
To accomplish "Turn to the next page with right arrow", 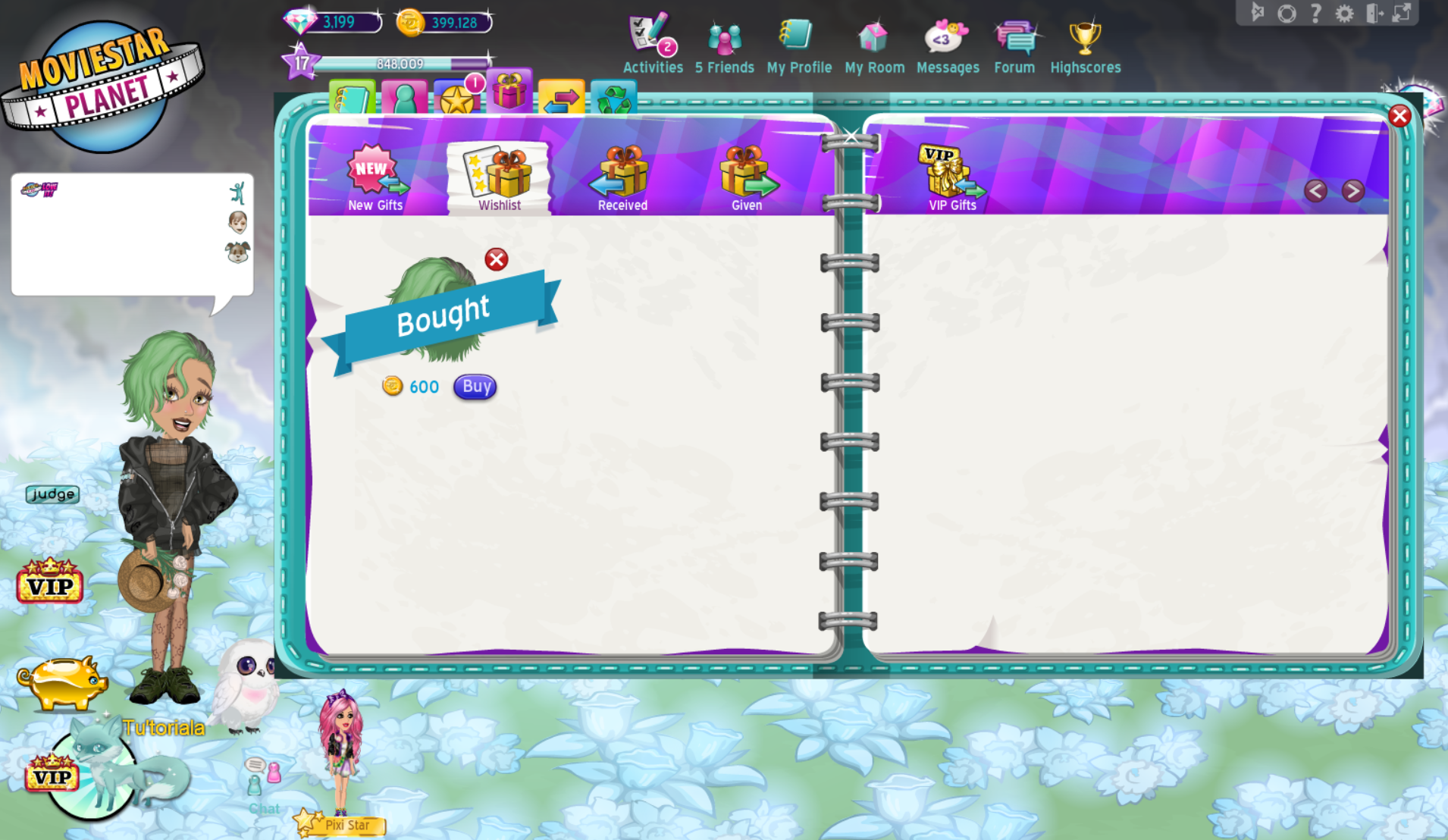I will [x=1354, y=191].
